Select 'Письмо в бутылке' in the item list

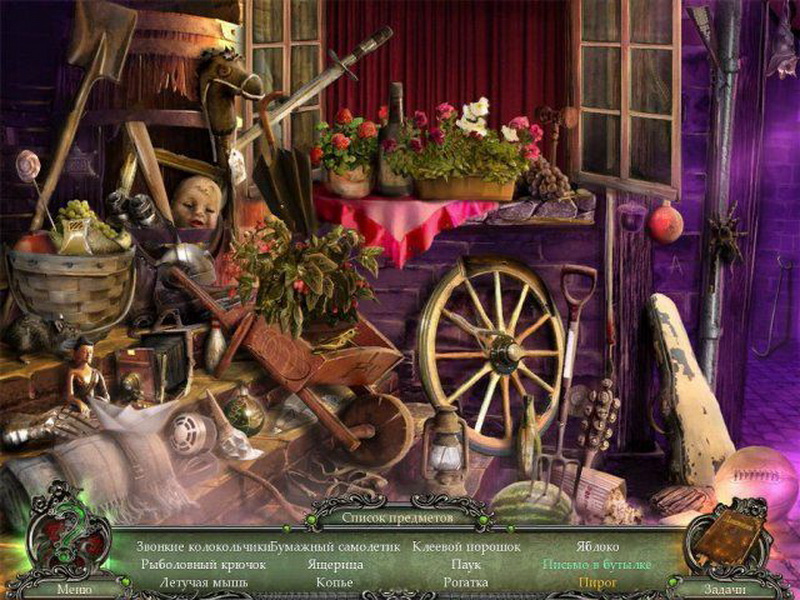click(598, 565)
